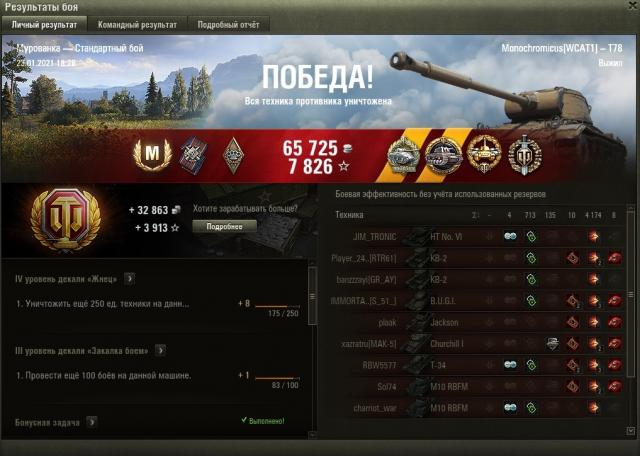Click the mastery badge M icon
Image resolution: width=640 pixels, height=456 pixels.
click(153, 152)
